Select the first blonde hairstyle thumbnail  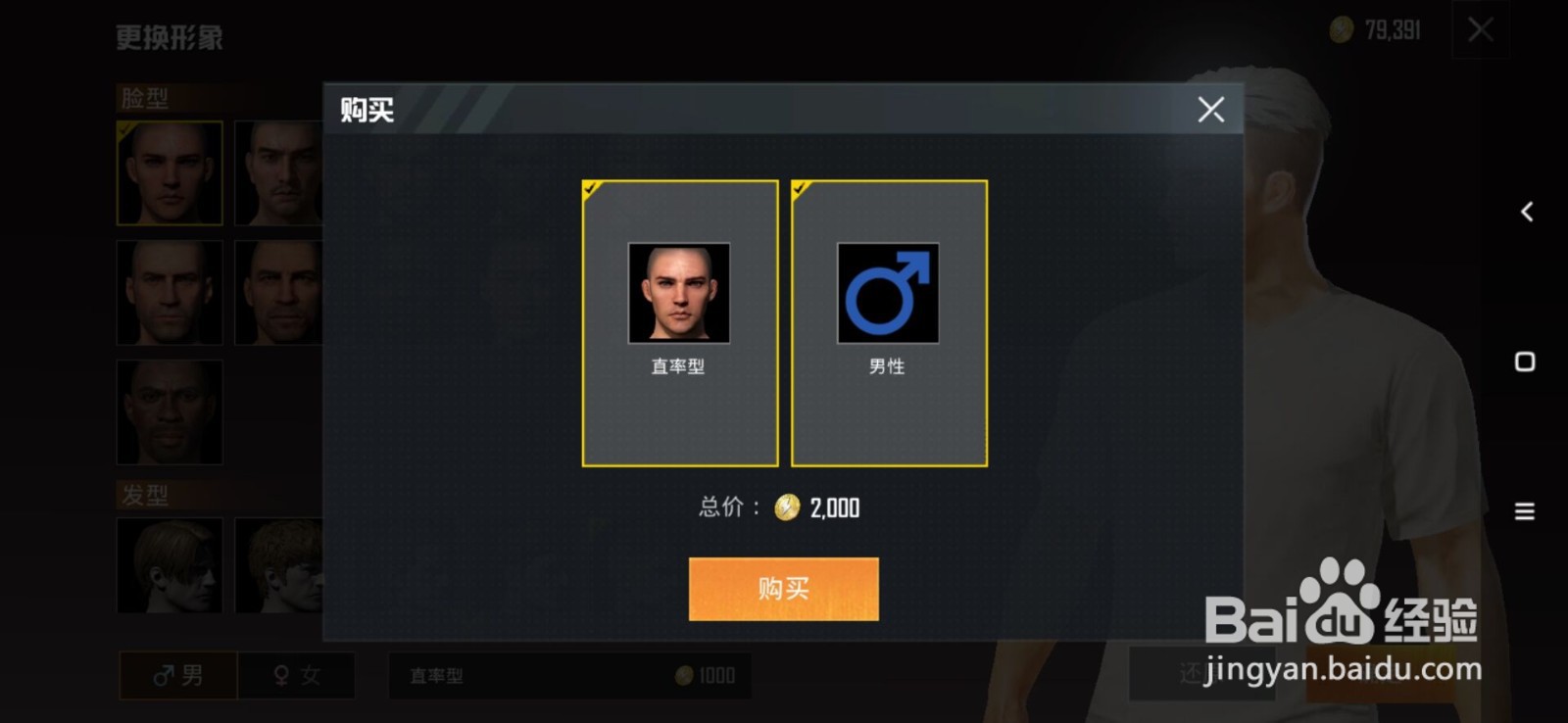[x=170, y=564]
